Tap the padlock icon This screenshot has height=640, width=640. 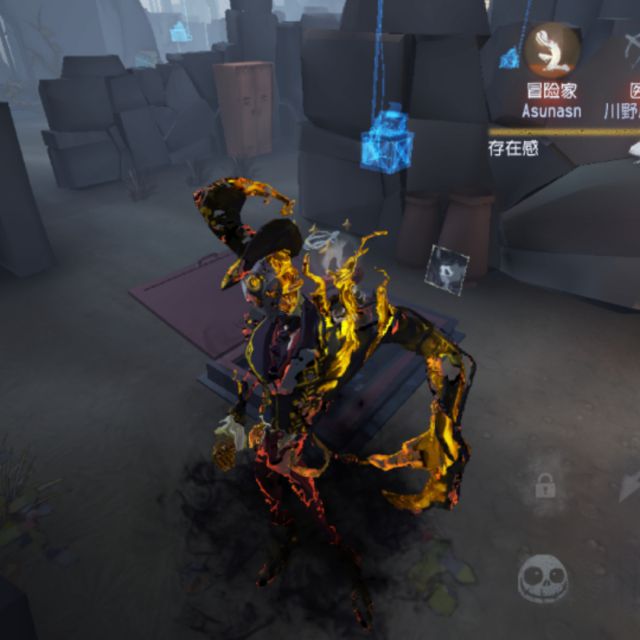545,487
